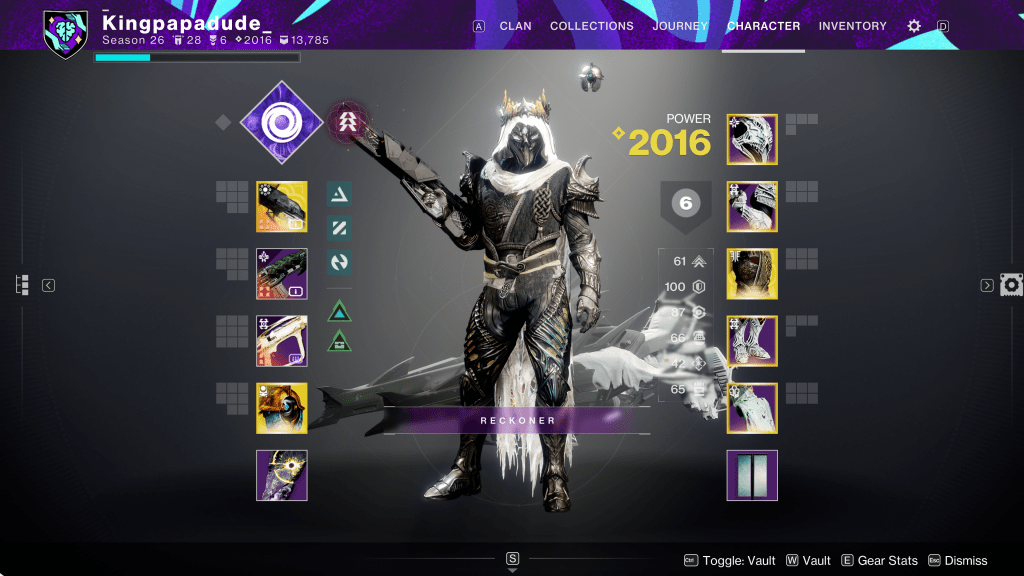Open settings via the gear icon

[913, 26]
